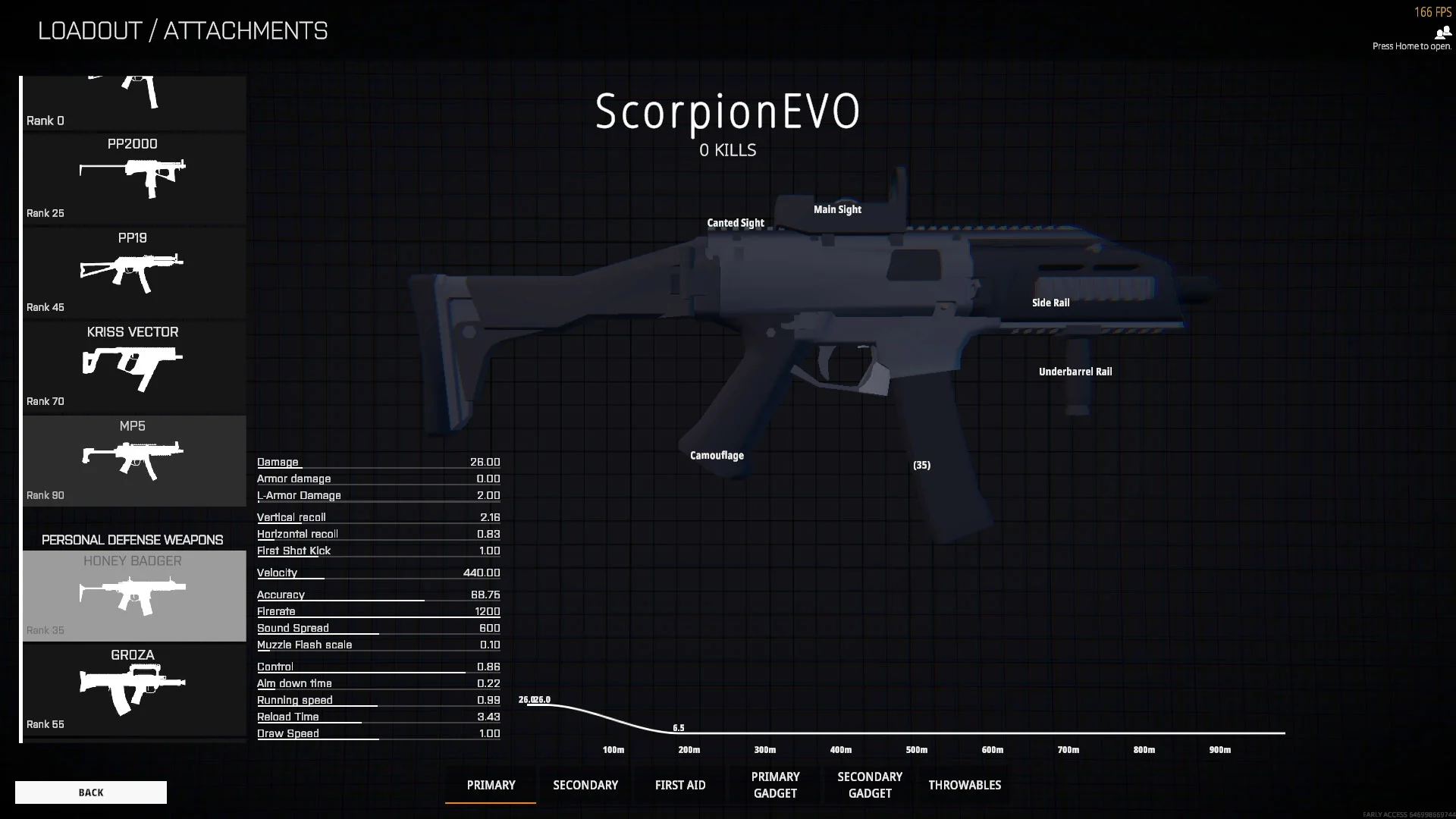
Task: Click the ScorpionEVO weapon title
Action: point(726,111)
